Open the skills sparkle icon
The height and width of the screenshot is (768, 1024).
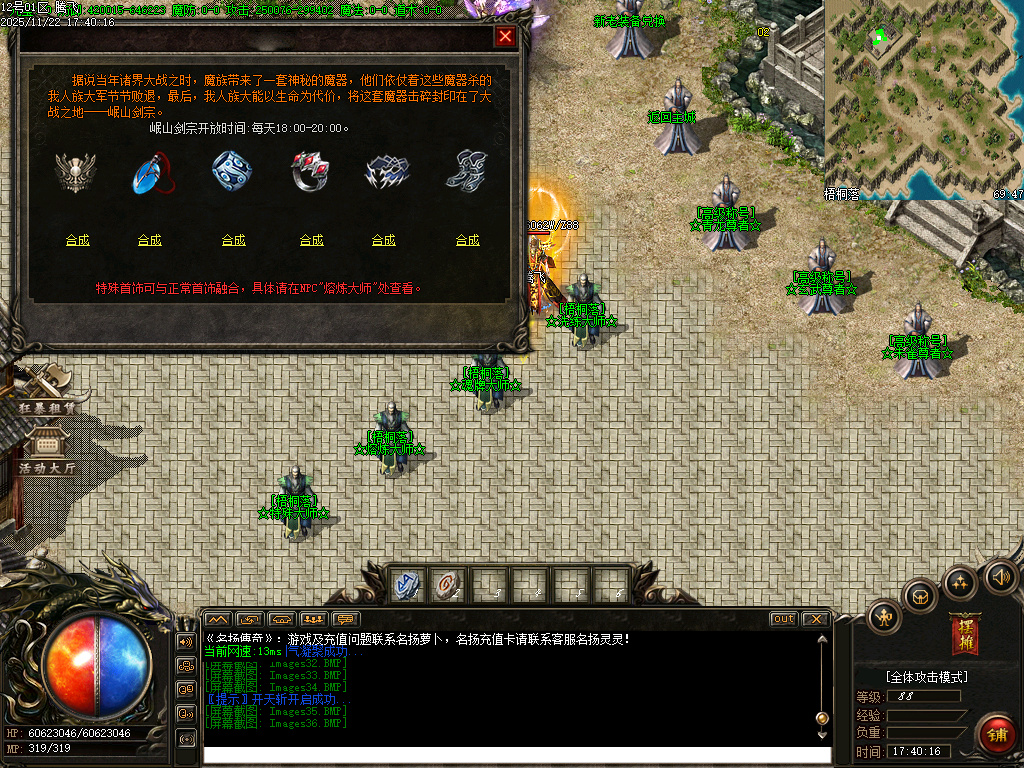click(961, 582)
